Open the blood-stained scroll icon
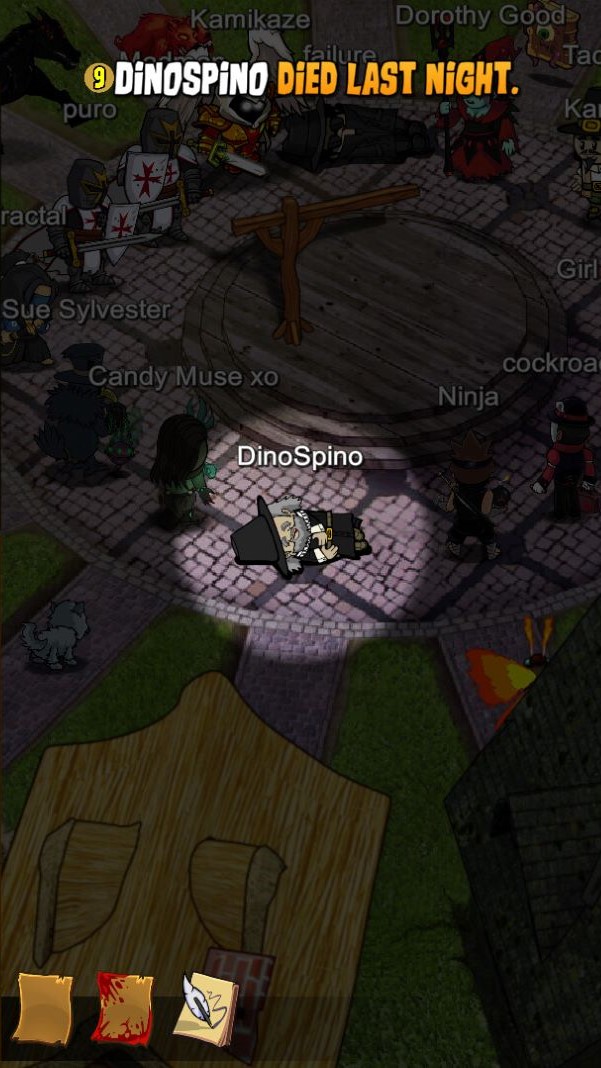601x1068 pixels. [124, 1008]
